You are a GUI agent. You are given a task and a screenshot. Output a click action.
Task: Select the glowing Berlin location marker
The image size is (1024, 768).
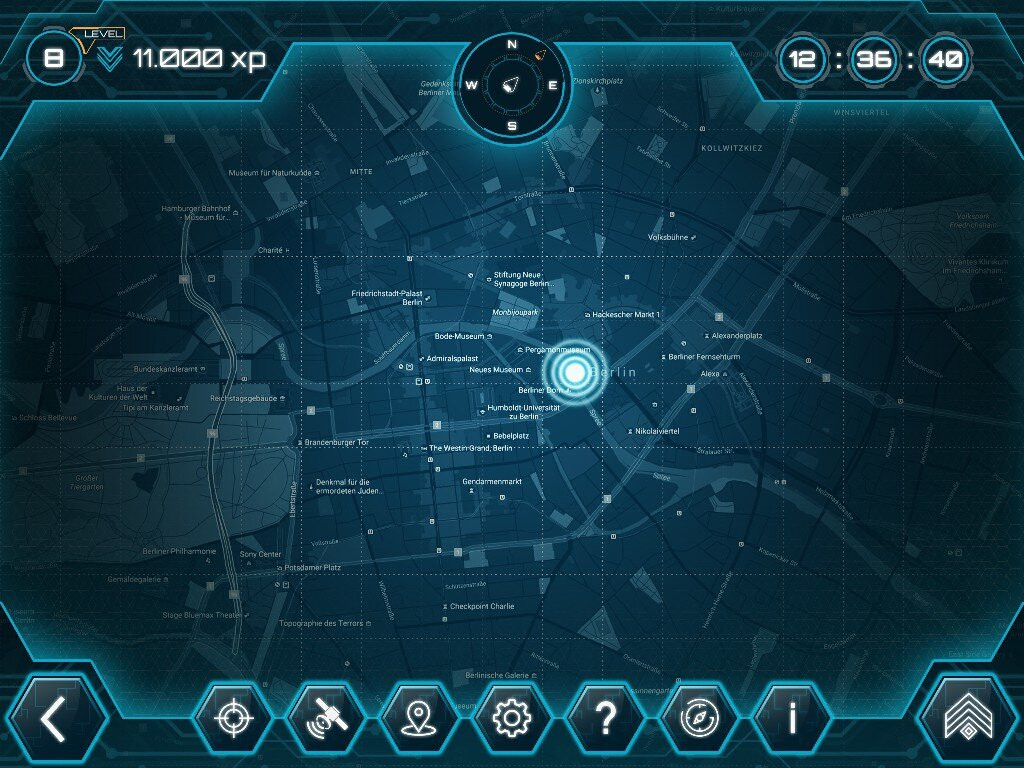[573, 373]
